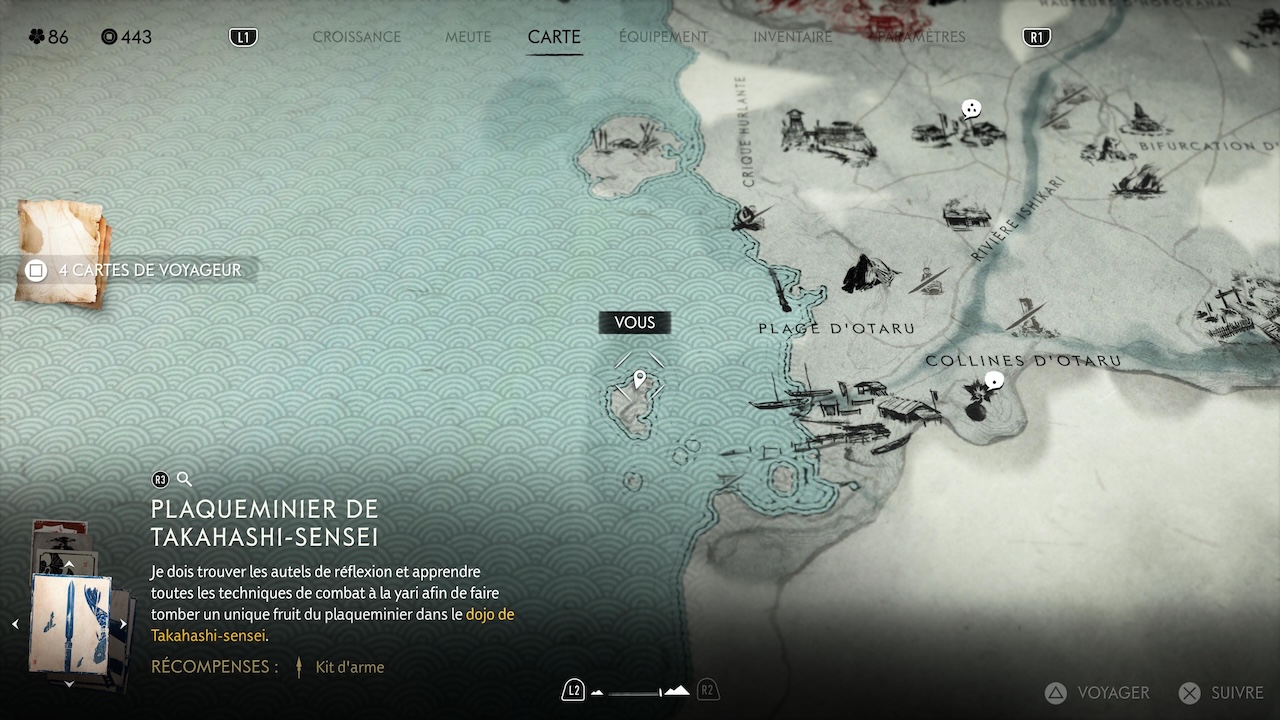Show the Paramètres tab
Screen dimensions: 1280x720
pyautogui.click(x=919, y=37)
